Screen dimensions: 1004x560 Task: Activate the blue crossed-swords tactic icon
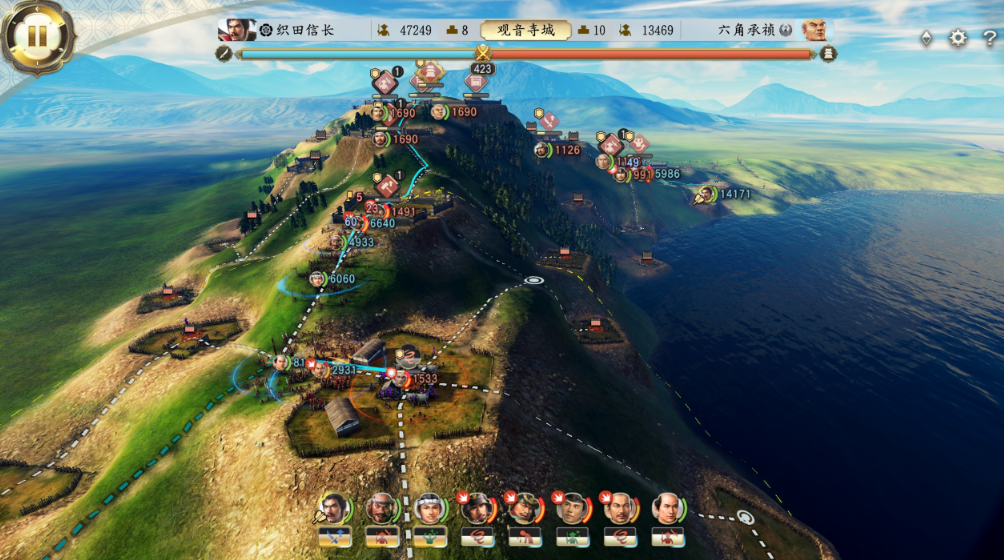tap(335, 538)
